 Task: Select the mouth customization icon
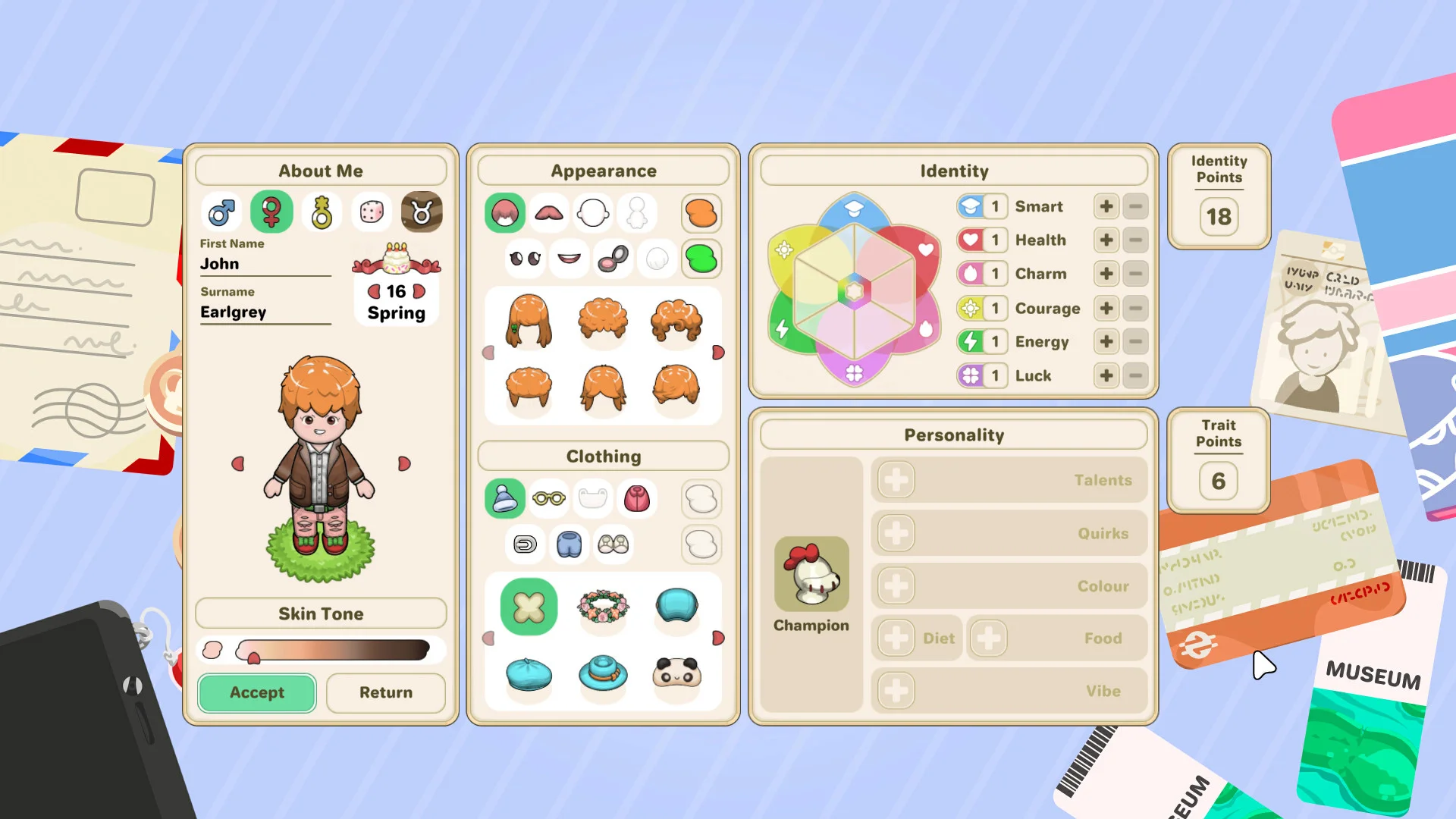click(x=570, y=258)
